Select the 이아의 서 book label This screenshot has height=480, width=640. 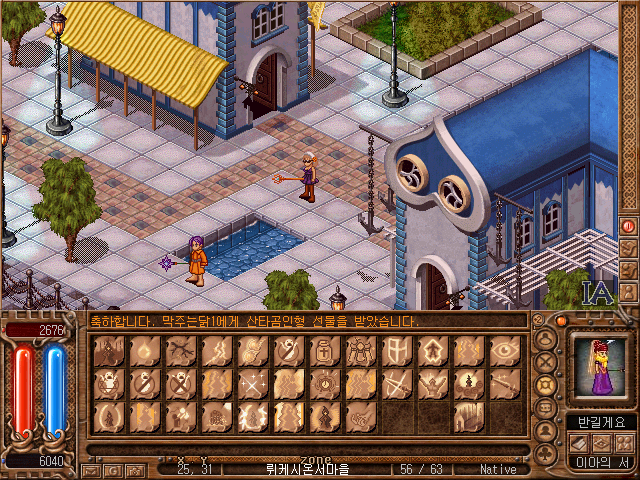(x=596, y=461)
